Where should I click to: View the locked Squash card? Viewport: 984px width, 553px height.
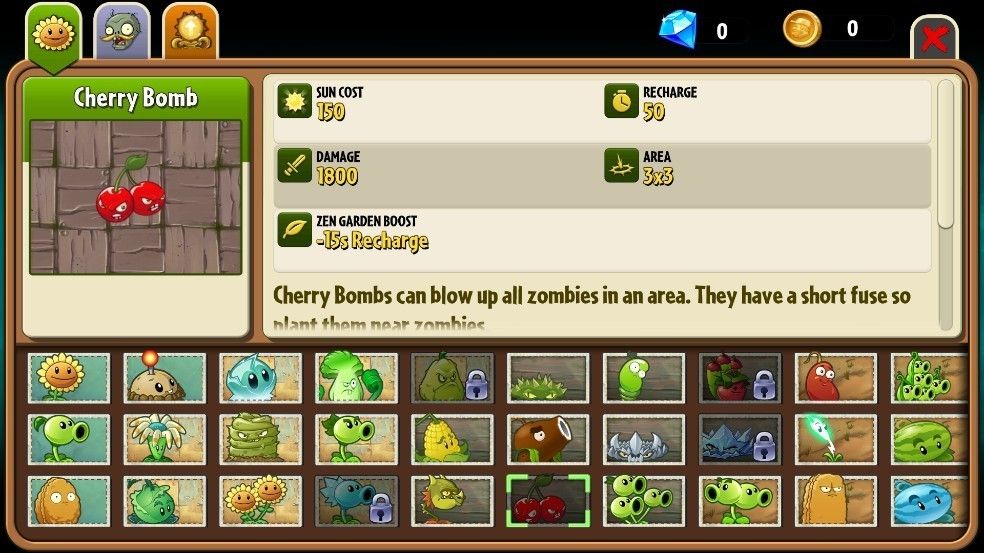point(452,378)
